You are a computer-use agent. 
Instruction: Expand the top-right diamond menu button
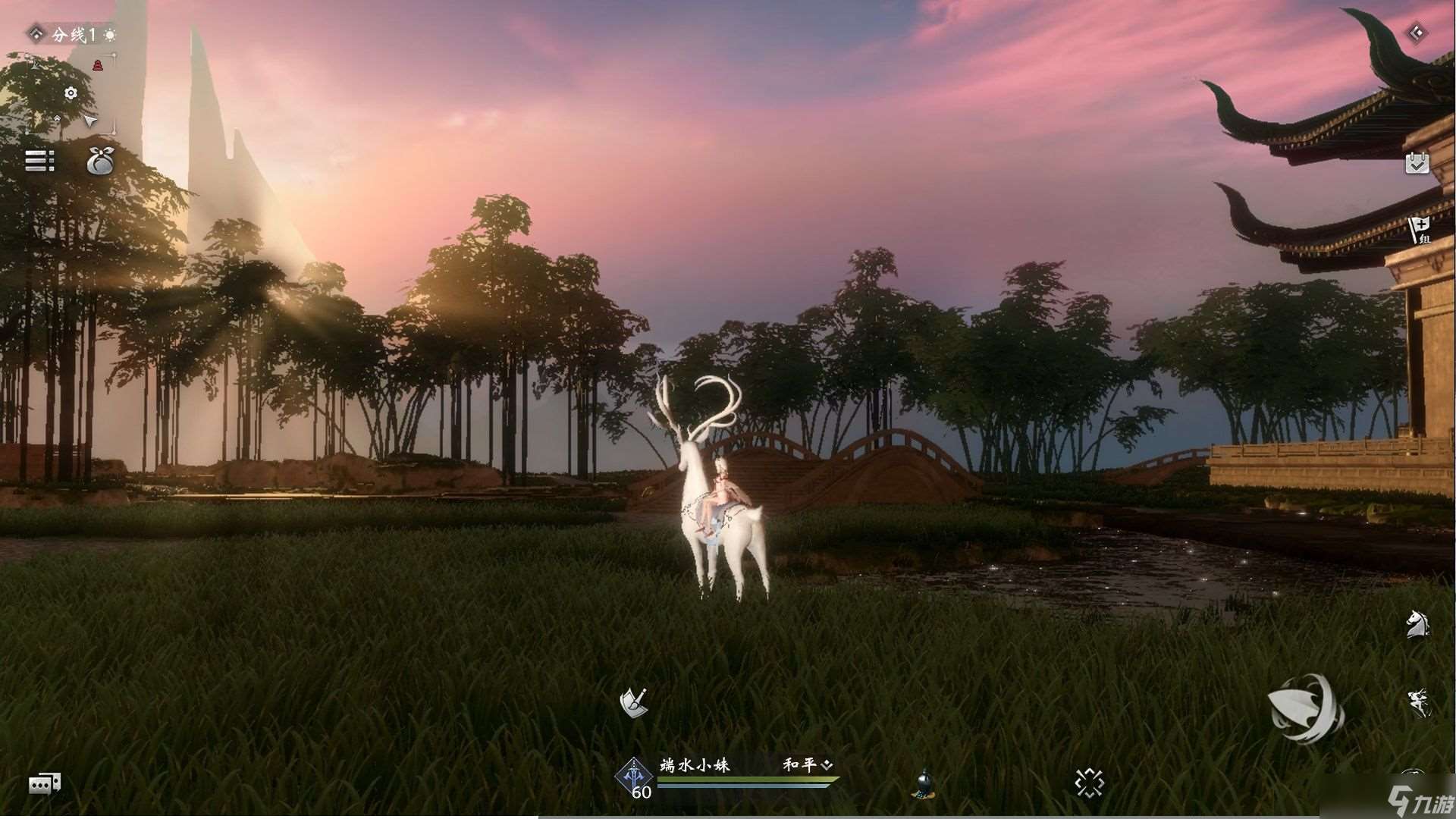(1417, 33)
